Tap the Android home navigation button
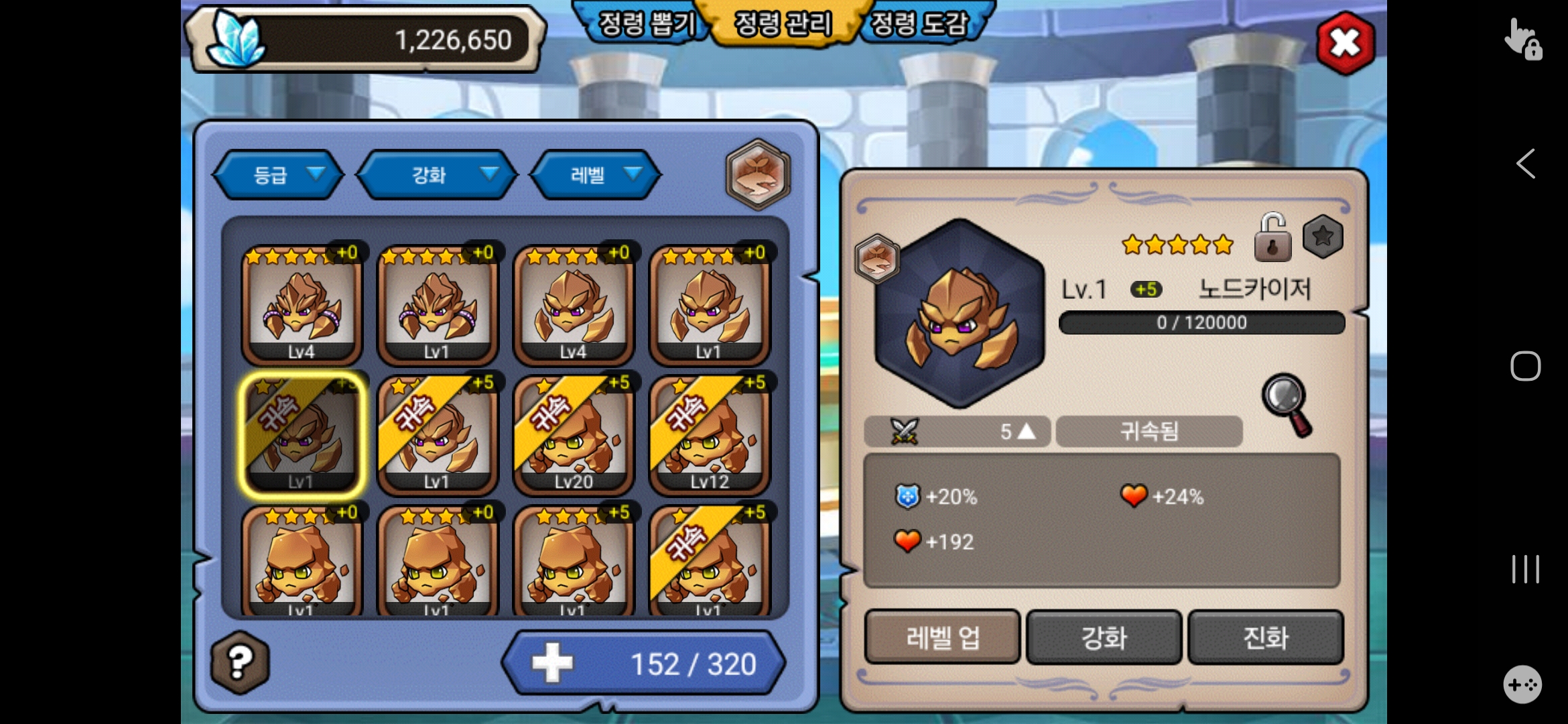Screen dimensions: 1568x724 coord(1526,366)
